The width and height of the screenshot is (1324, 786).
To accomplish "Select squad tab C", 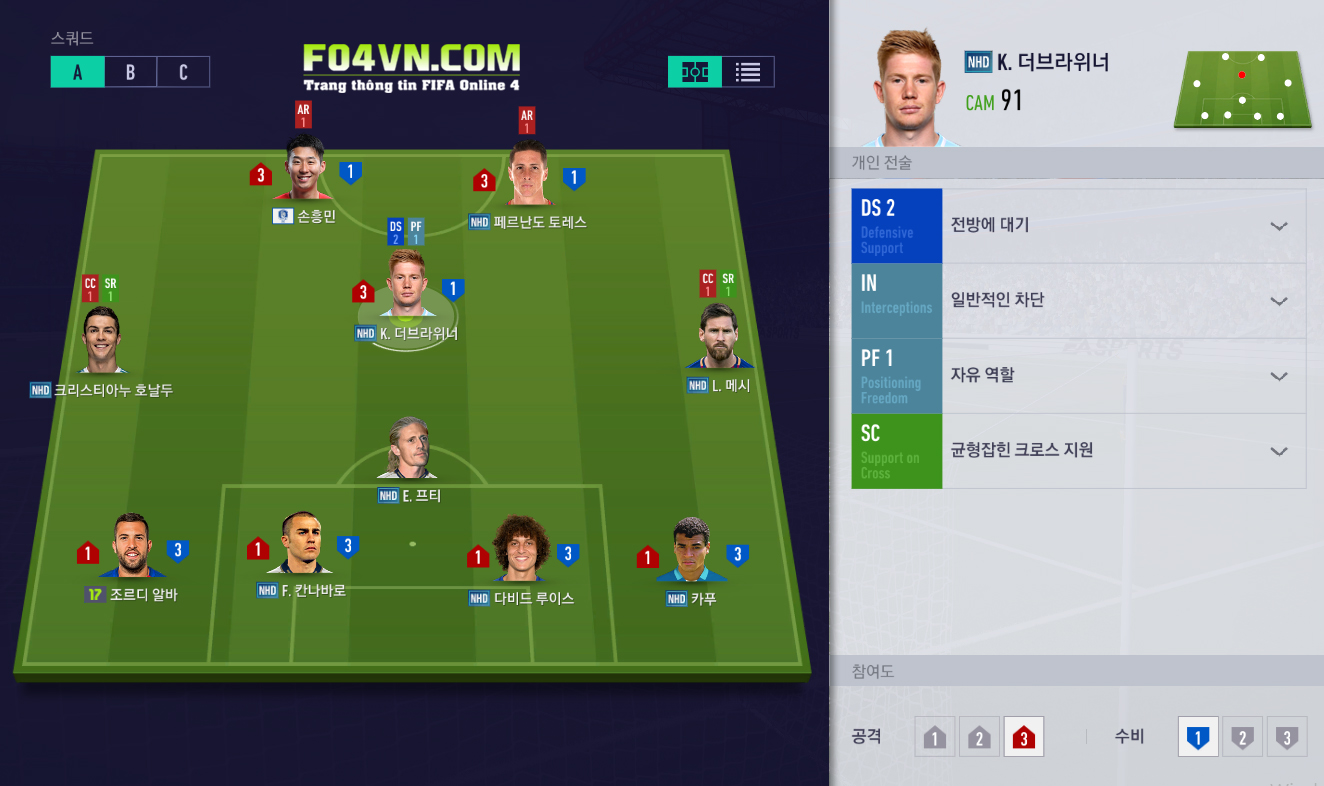I will click(x=183, y=72).
